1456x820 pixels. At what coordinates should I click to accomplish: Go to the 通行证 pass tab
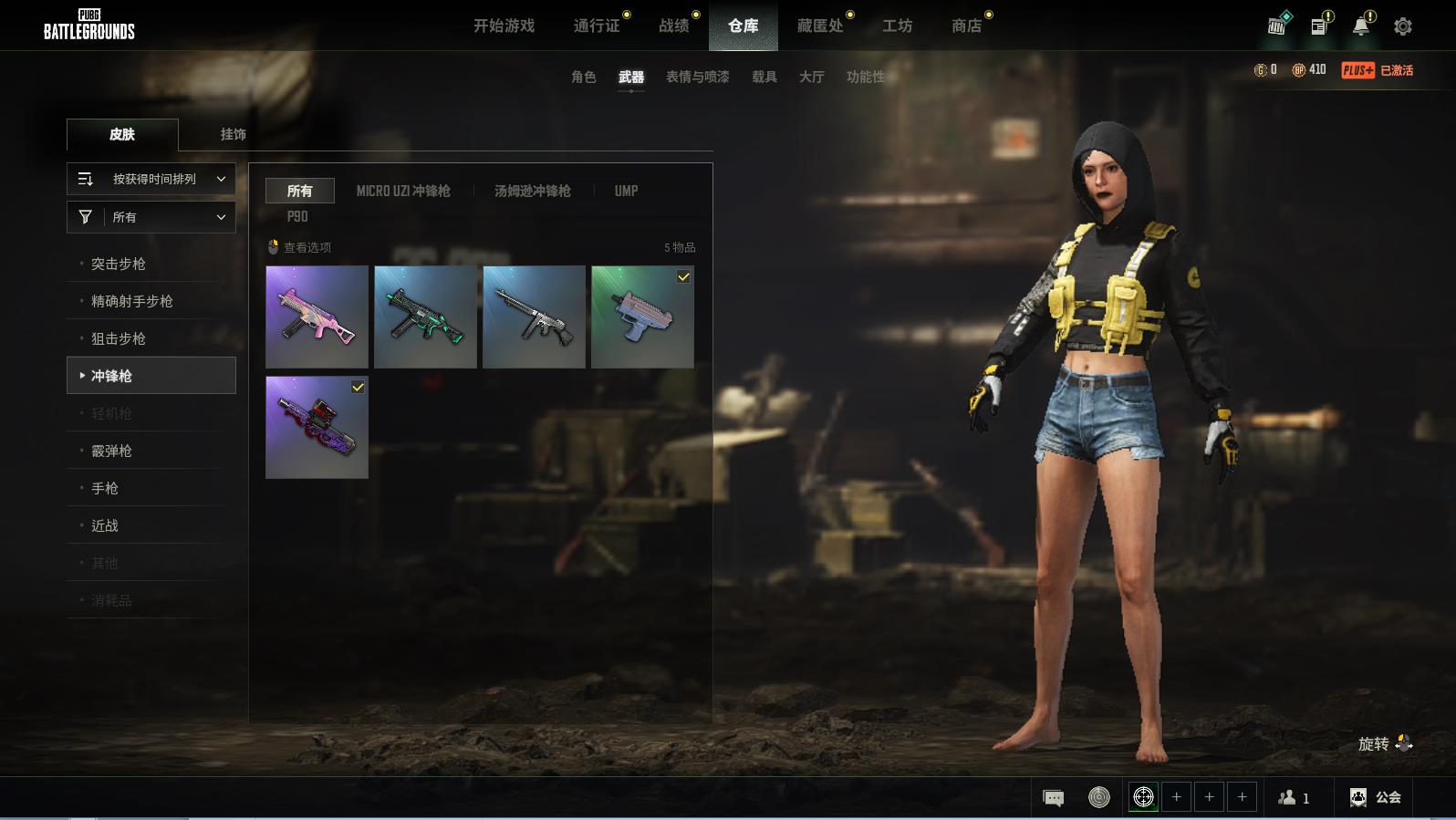[597, 26]
